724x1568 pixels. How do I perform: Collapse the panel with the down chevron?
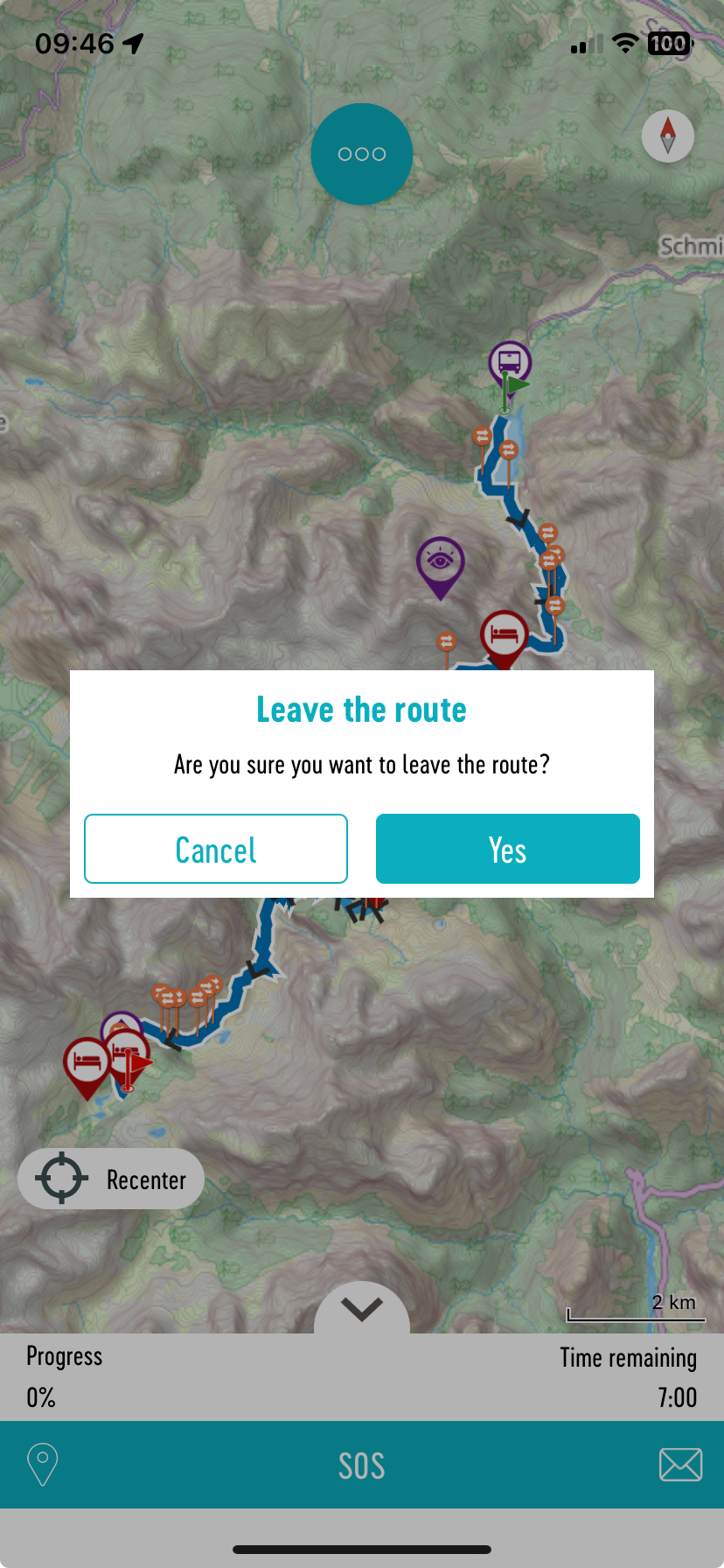click(x=362, y=1309)
